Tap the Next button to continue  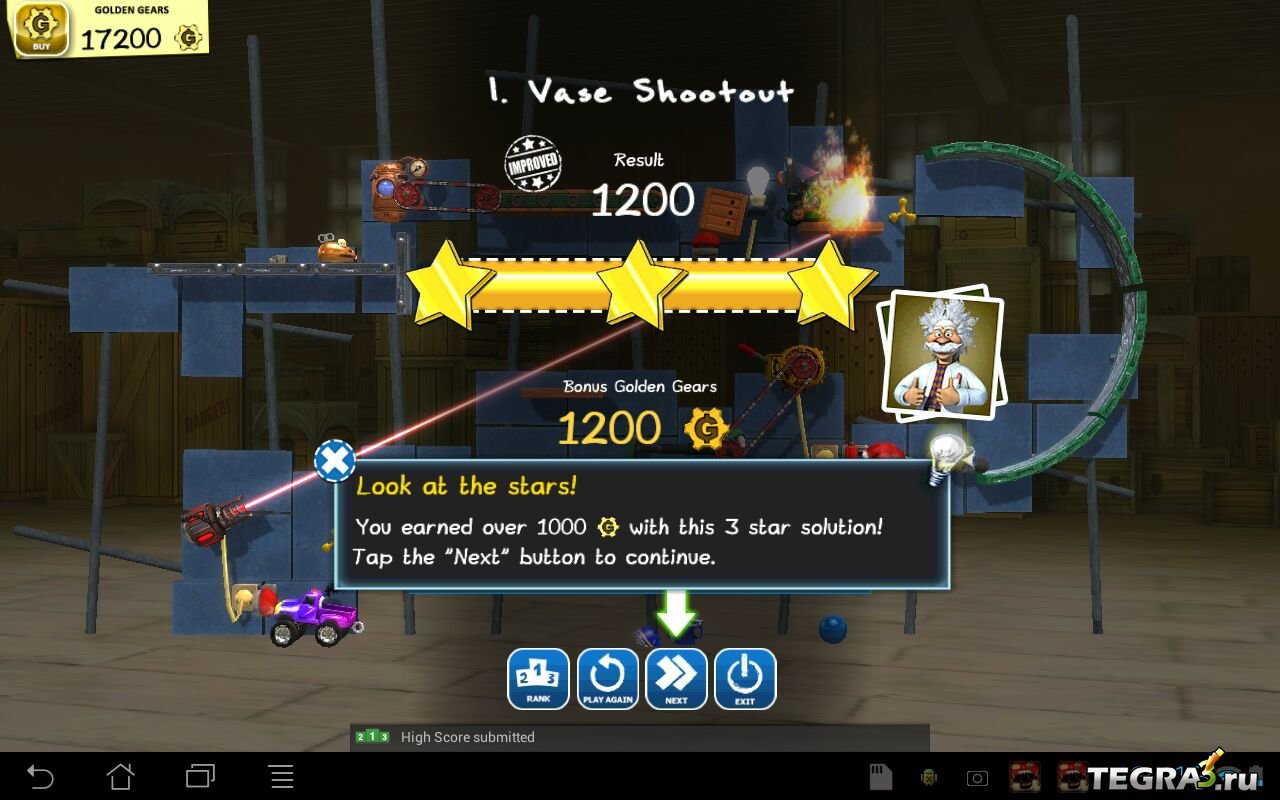click(x=676, y=679)
